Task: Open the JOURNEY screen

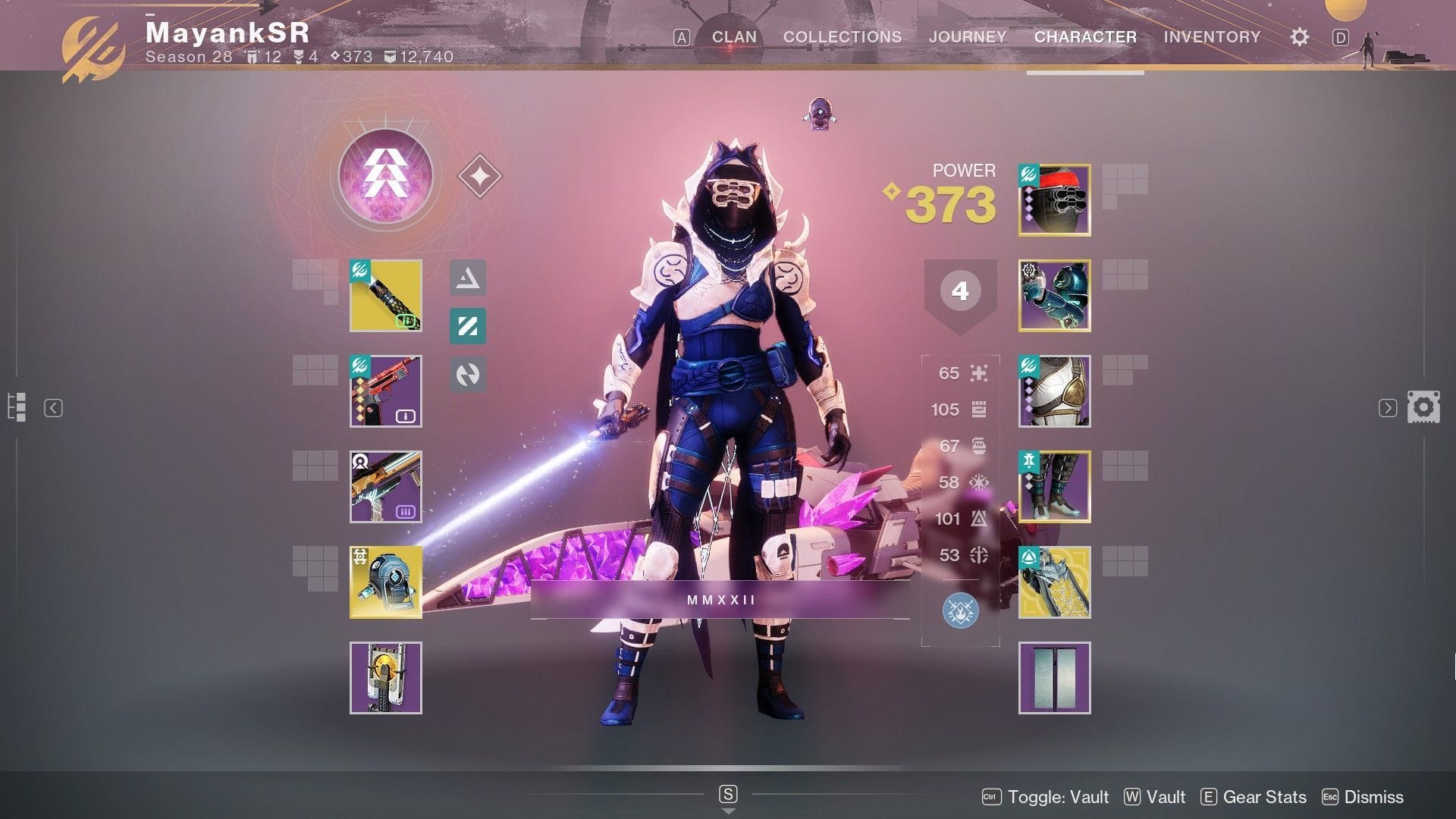Action: coord(968,36)
